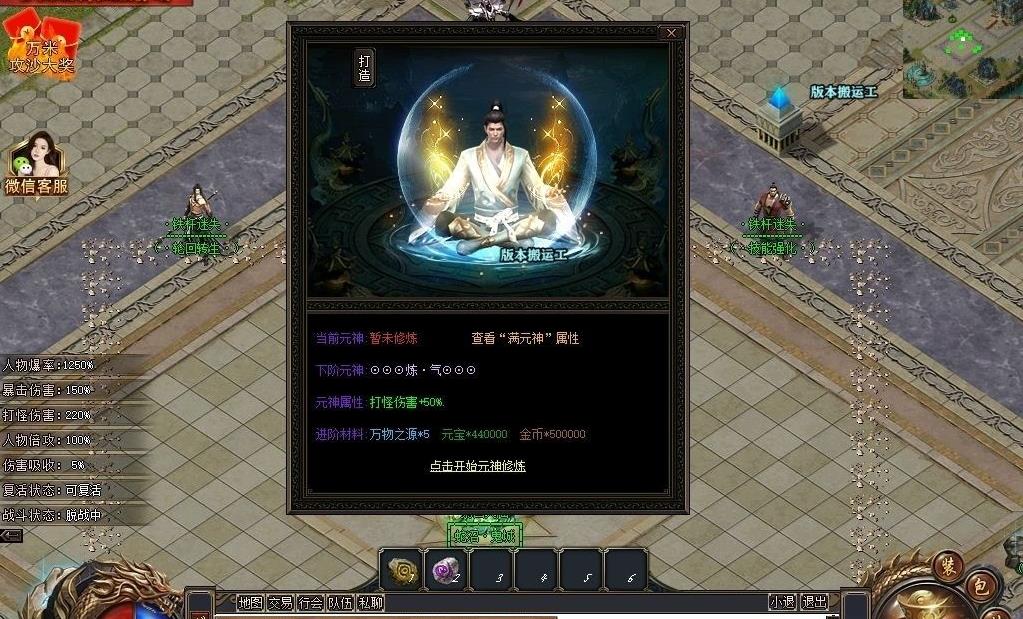Use the purple gem in hotbar slot 2
This screenshot has height=619, width=1023.
point(446,570)
